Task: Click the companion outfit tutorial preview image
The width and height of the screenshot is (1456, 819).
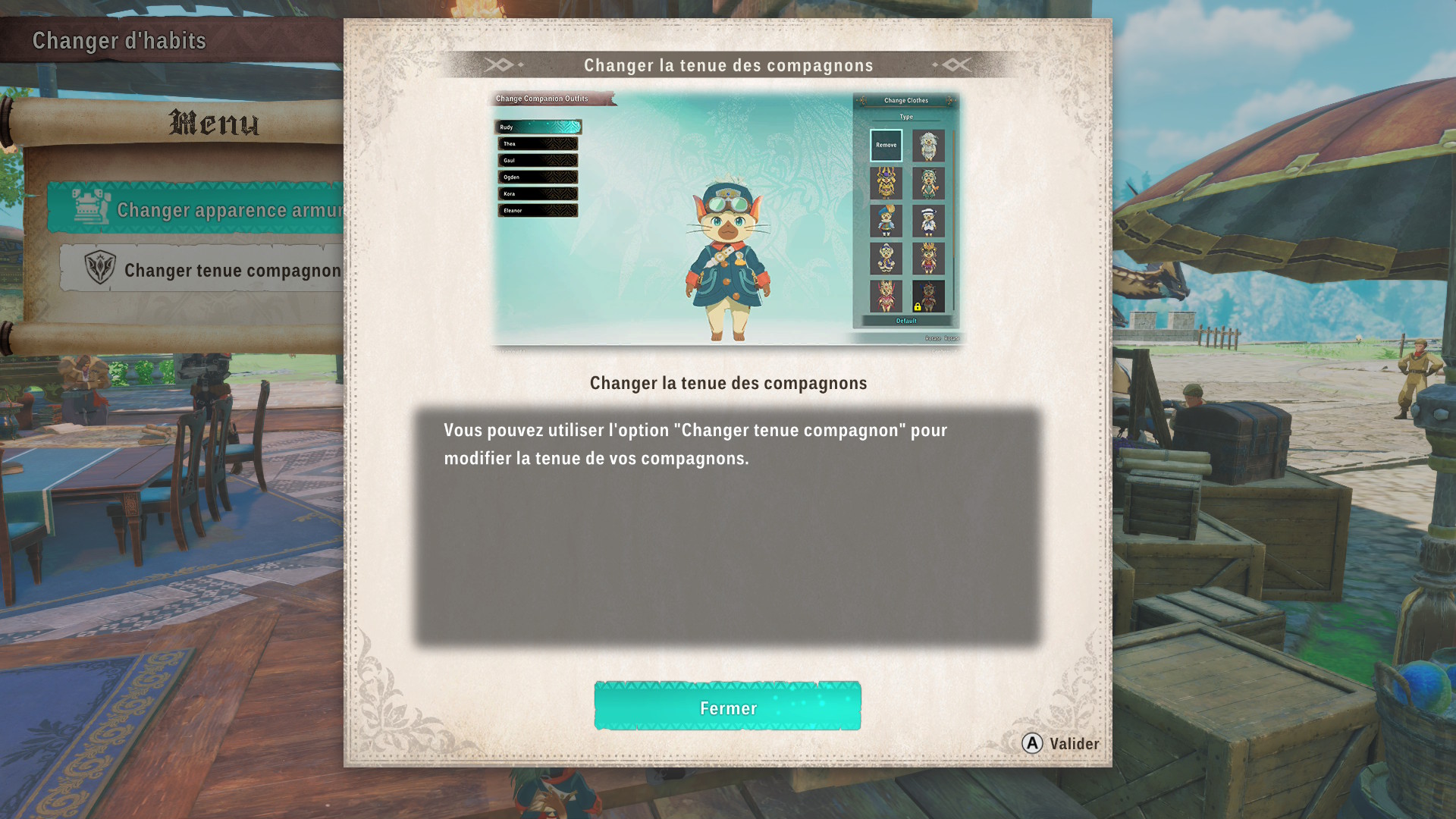Action: [727, 220]
